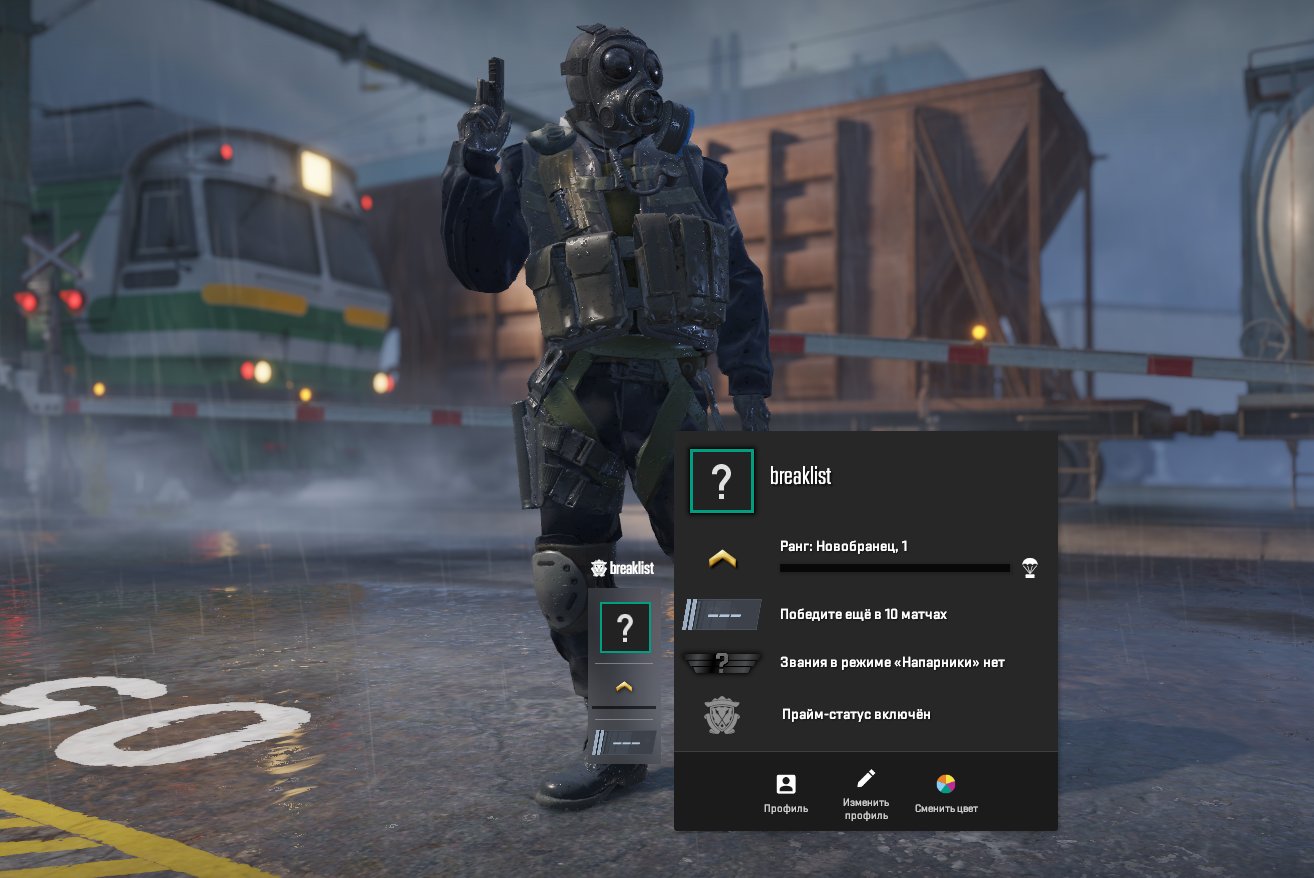Select the breaklist question-mark avatar in popup
This screenshot has height=878, width=1314.
point(721,482)
